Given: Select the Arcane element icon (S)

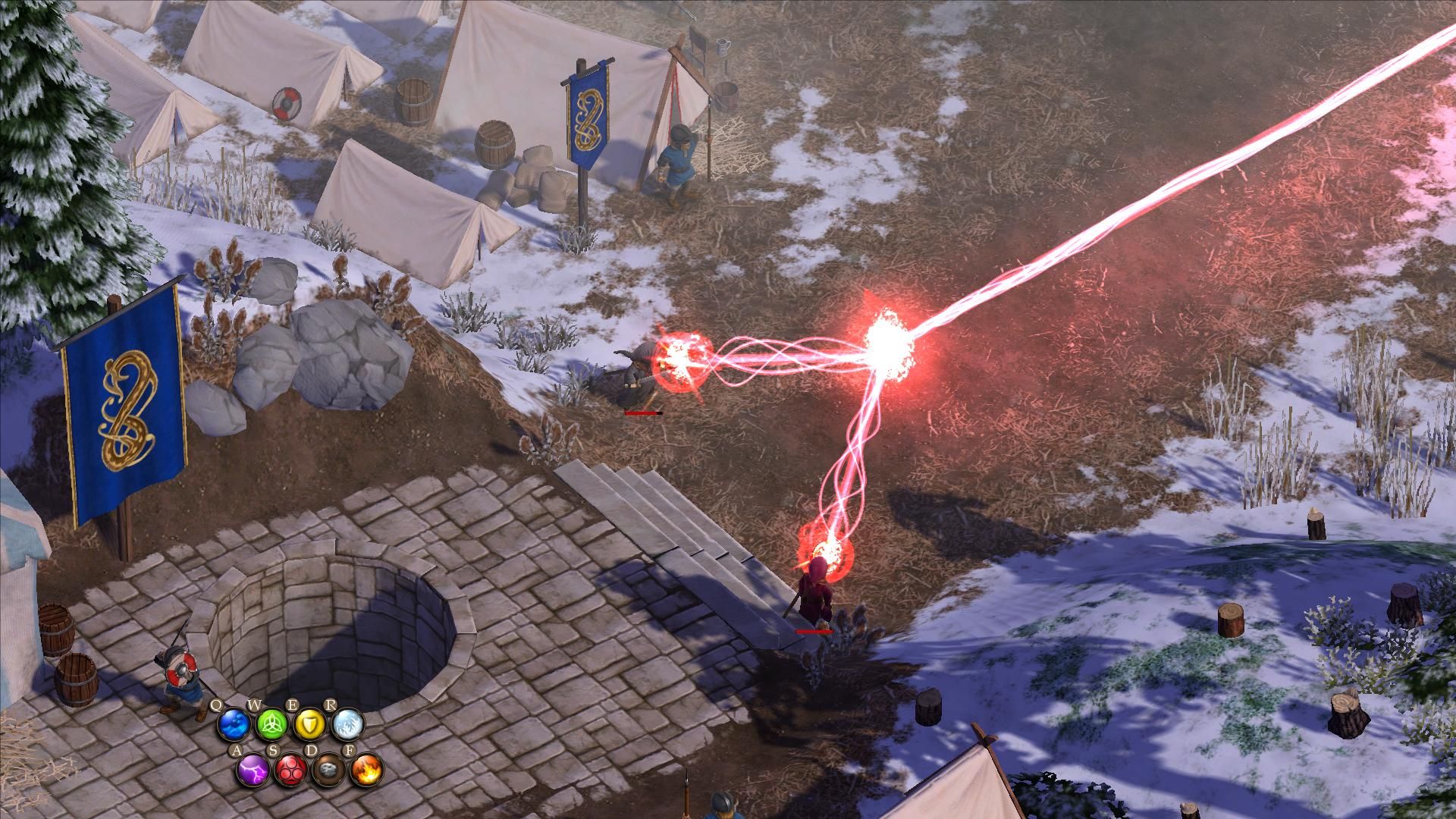Looking at the screenshot, I should pos(292,770).
